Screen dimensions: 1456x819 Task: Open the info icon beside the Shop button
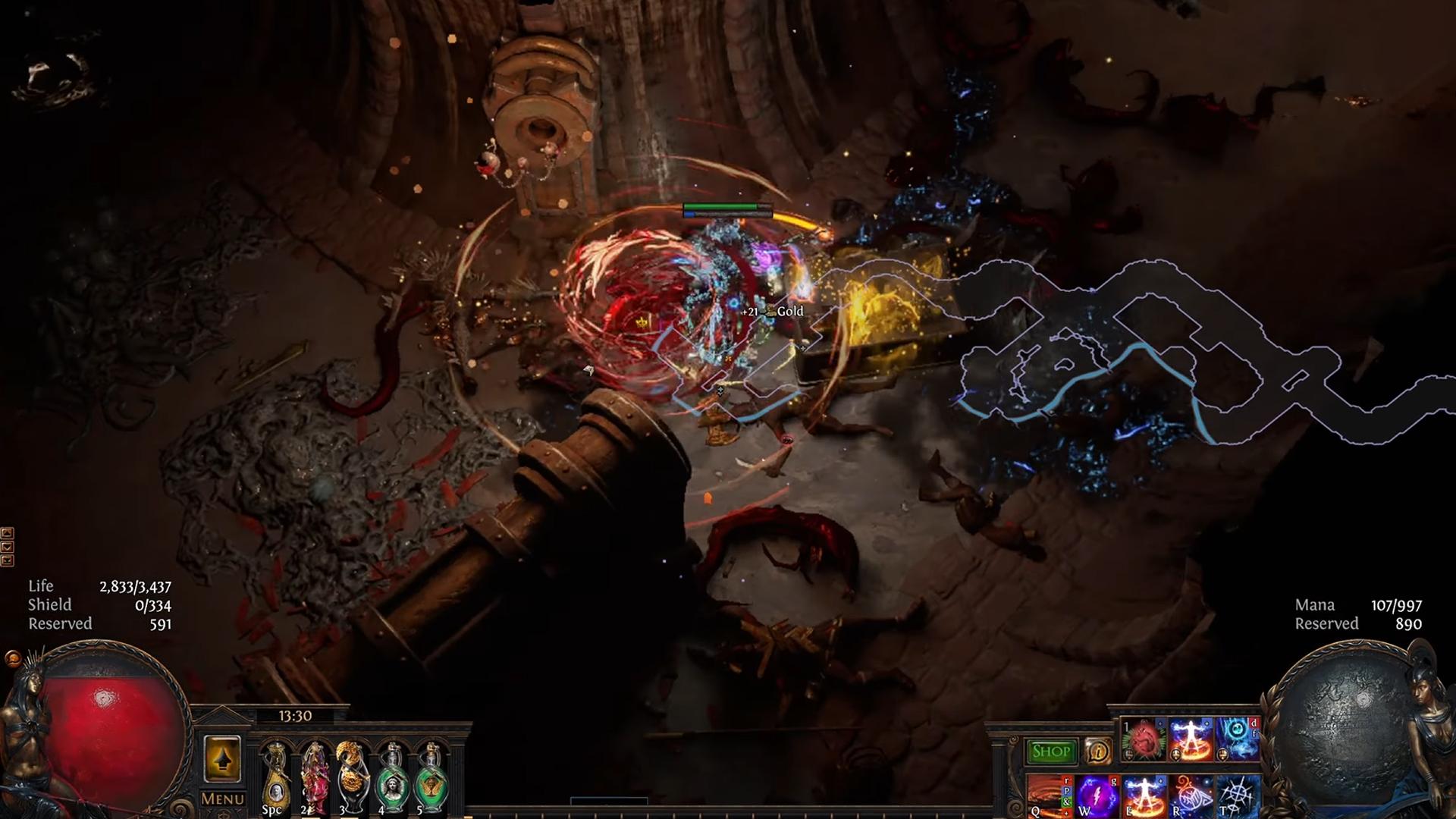1098,751
